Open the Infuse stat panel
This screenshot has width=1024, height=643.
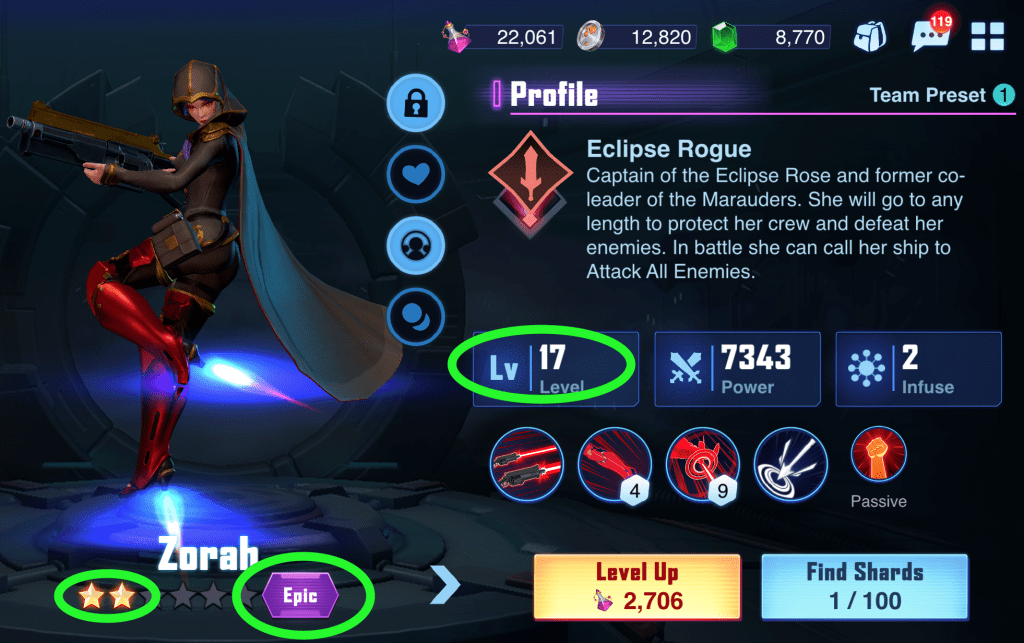[x=917, y=369]
